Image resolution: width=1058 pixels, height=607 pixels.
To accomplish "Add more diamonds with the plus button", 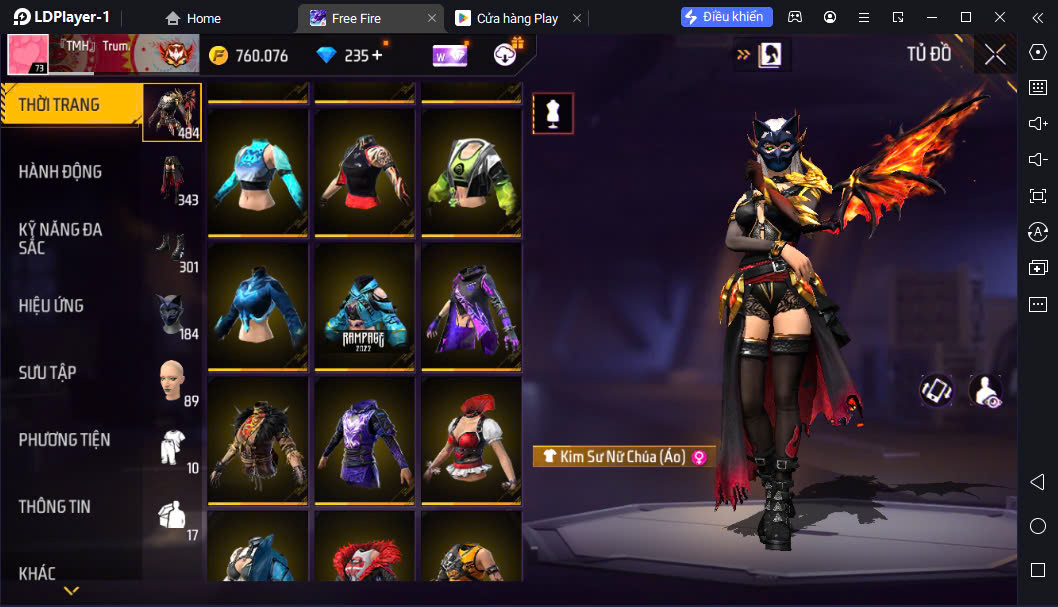I will click(x=377, y=55).
